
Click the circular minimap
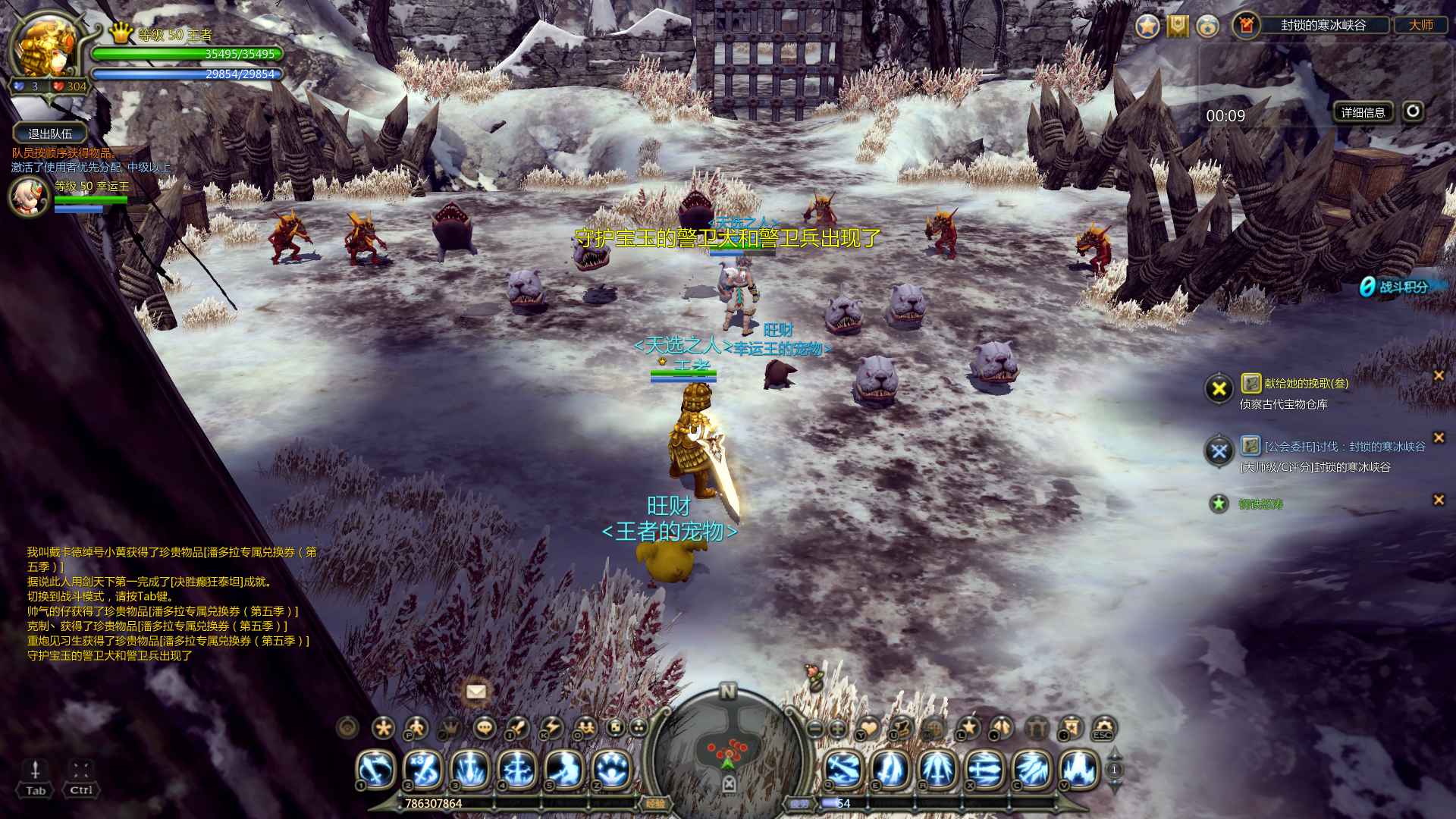(728, 751)
